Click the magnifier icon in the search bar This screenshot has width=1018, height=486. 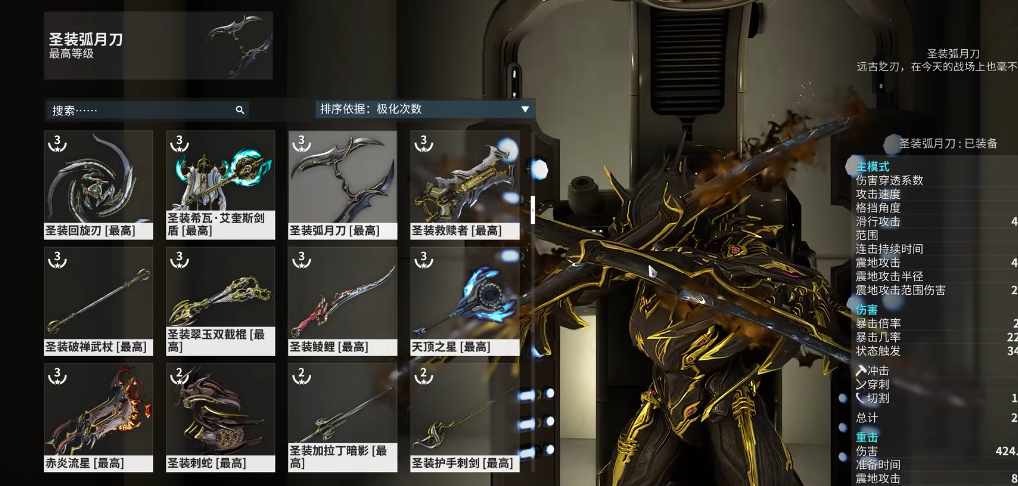pyautogui.click(x=240, y=110)
